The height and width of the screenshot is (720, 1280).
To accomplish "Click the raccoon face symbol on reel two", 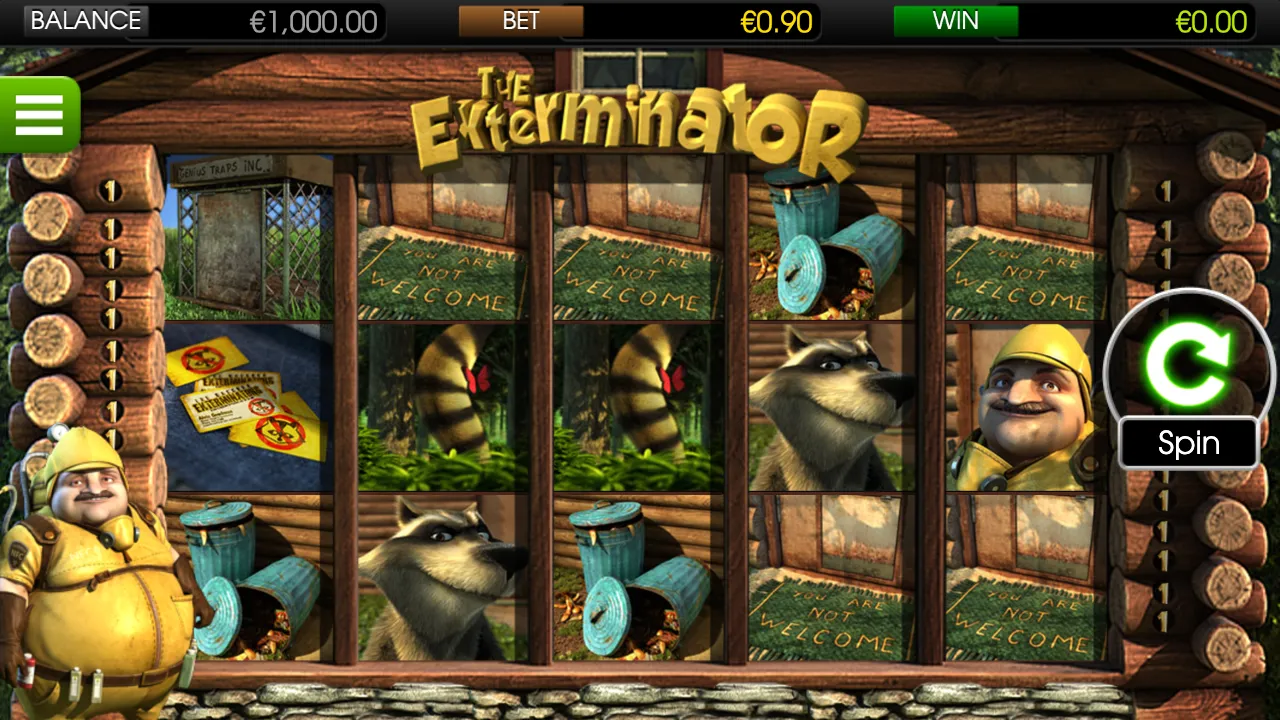I will pos(438,580).
